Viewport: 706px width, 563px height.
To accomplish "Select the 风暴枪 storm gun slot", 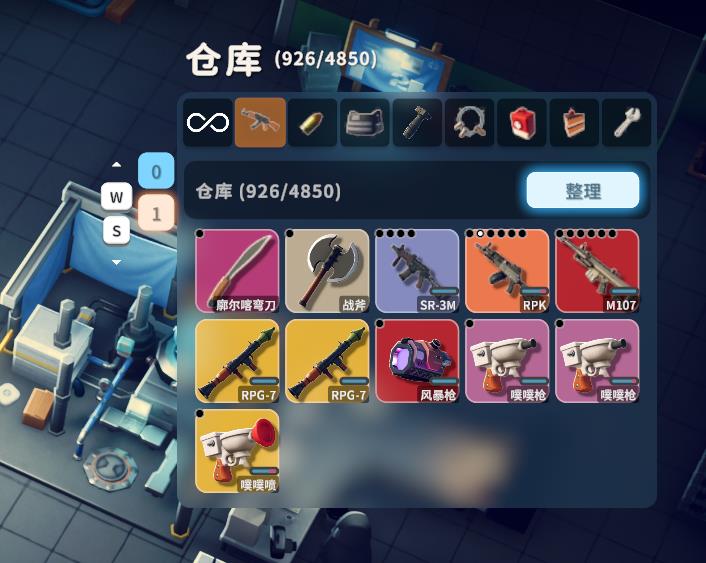I will click(x=417, y=360).
